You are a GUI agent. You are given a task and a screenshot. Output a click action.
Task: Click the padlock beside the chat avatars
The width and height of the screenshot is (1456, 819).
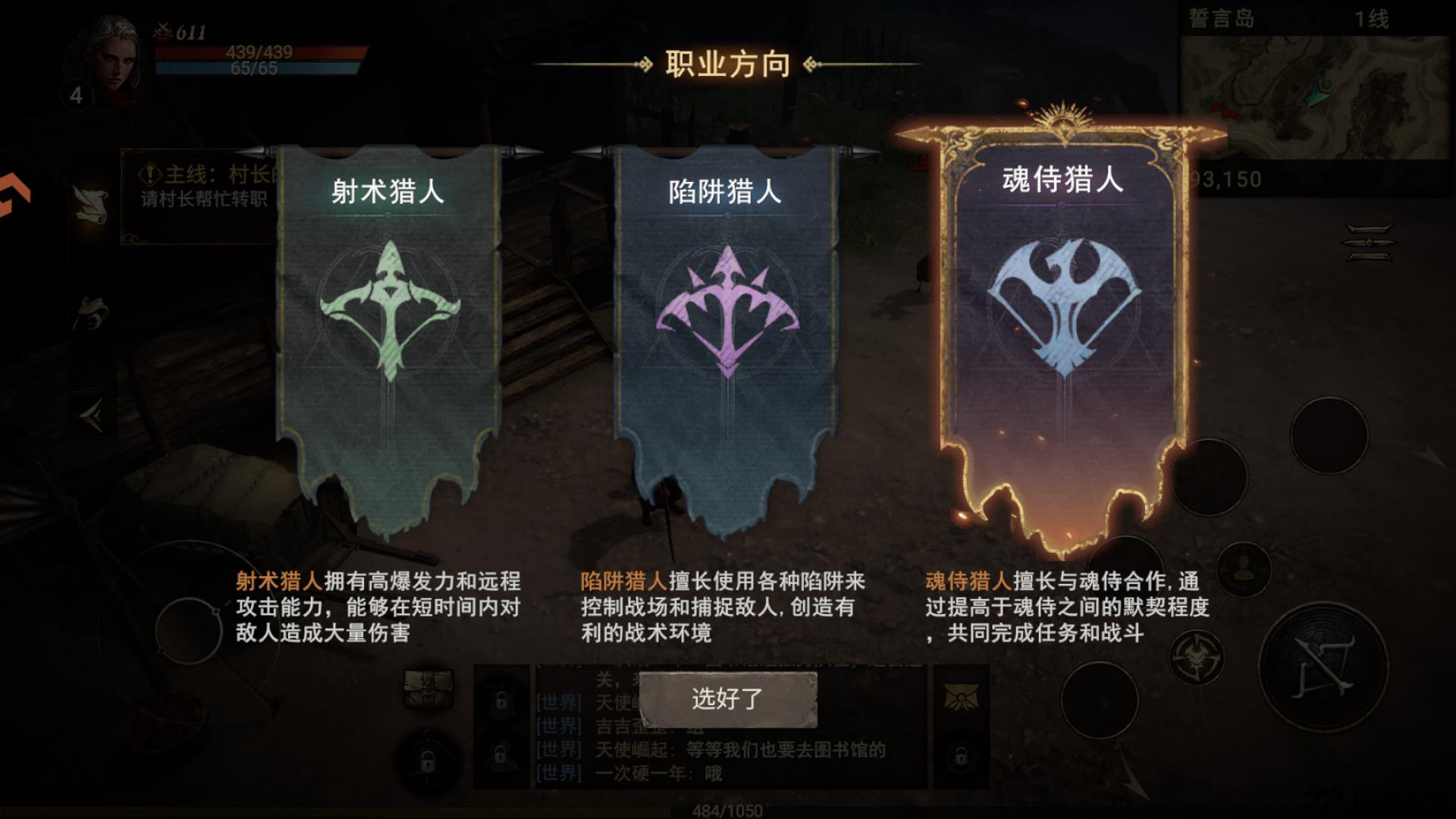click(500, 700)
